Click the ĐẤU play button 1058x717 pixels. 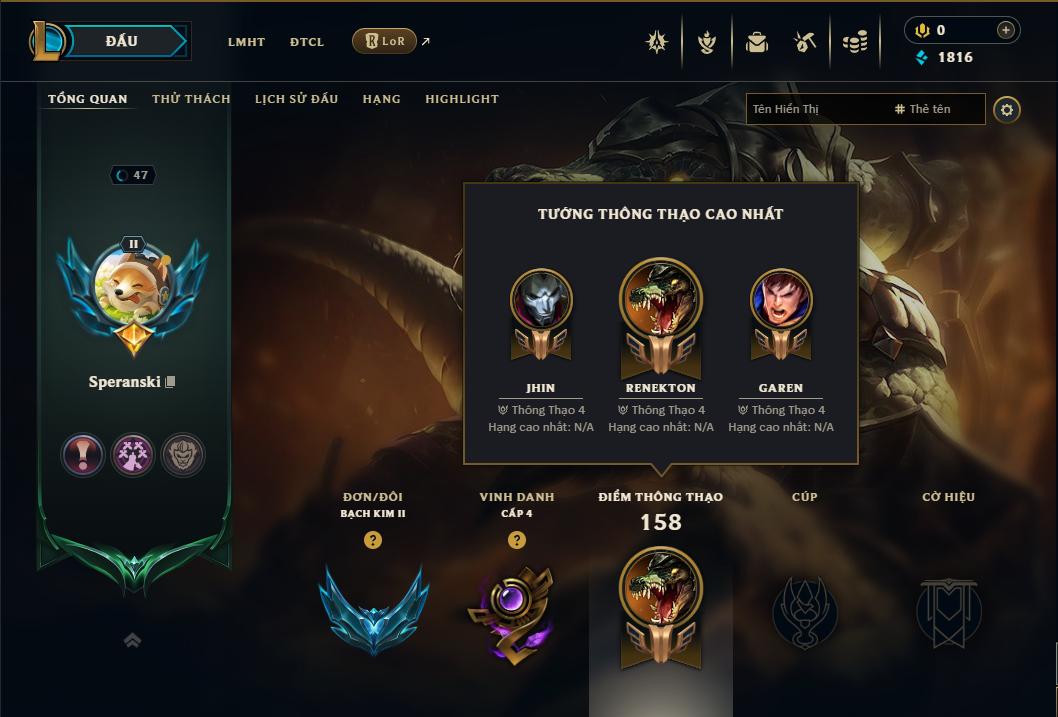[121, 41]
